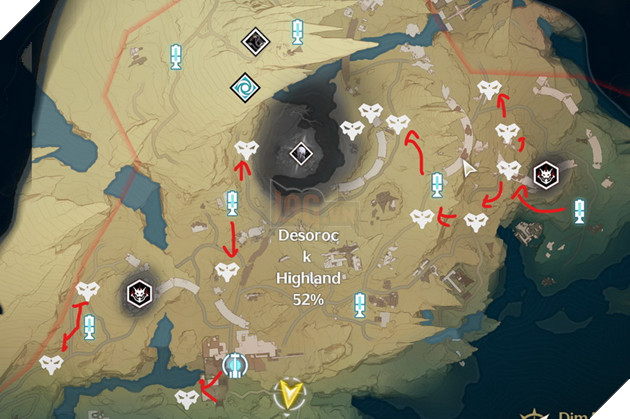This screenshot has width=630, height=419.
Task: Click the skull marker below the circular teleporter
Action: pos(185,401)
